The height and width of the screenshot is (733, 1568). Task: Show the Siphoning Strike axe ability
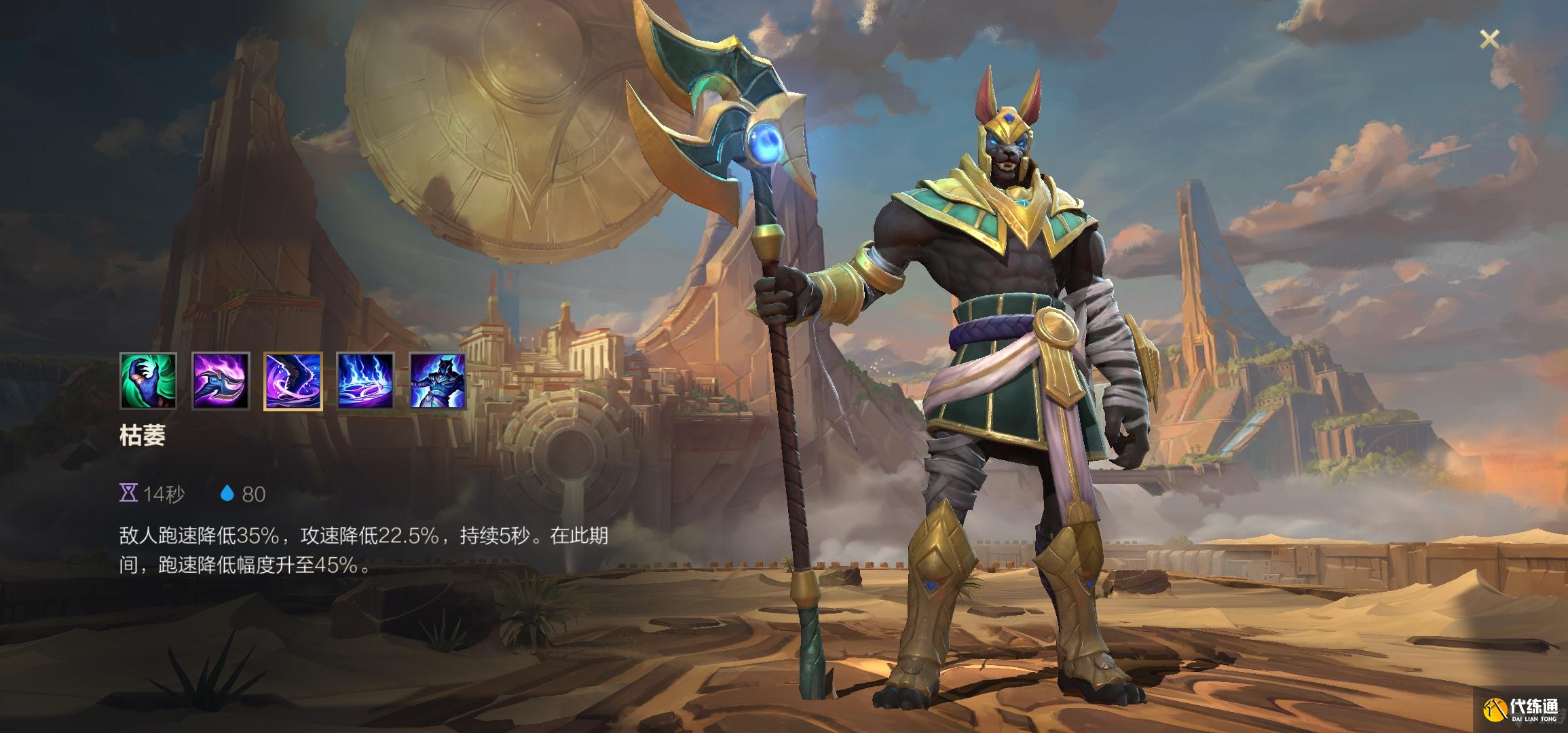point(221,381)
